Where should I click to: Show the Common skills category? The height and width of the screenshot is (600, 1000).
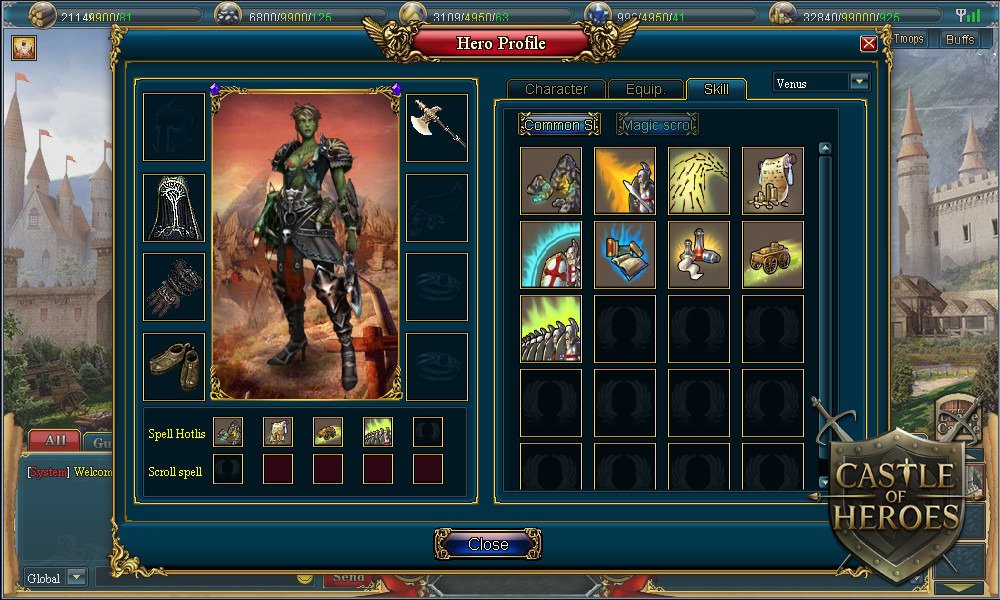(x=559, y=125)
